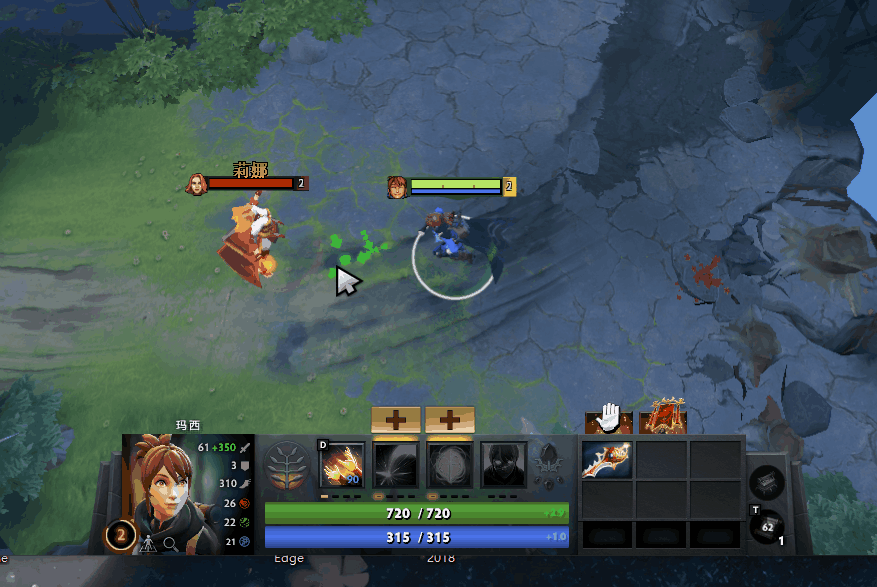Open the chest icon slot above the TP scroll
Screen dimensions: 877x587
point(767,483)
